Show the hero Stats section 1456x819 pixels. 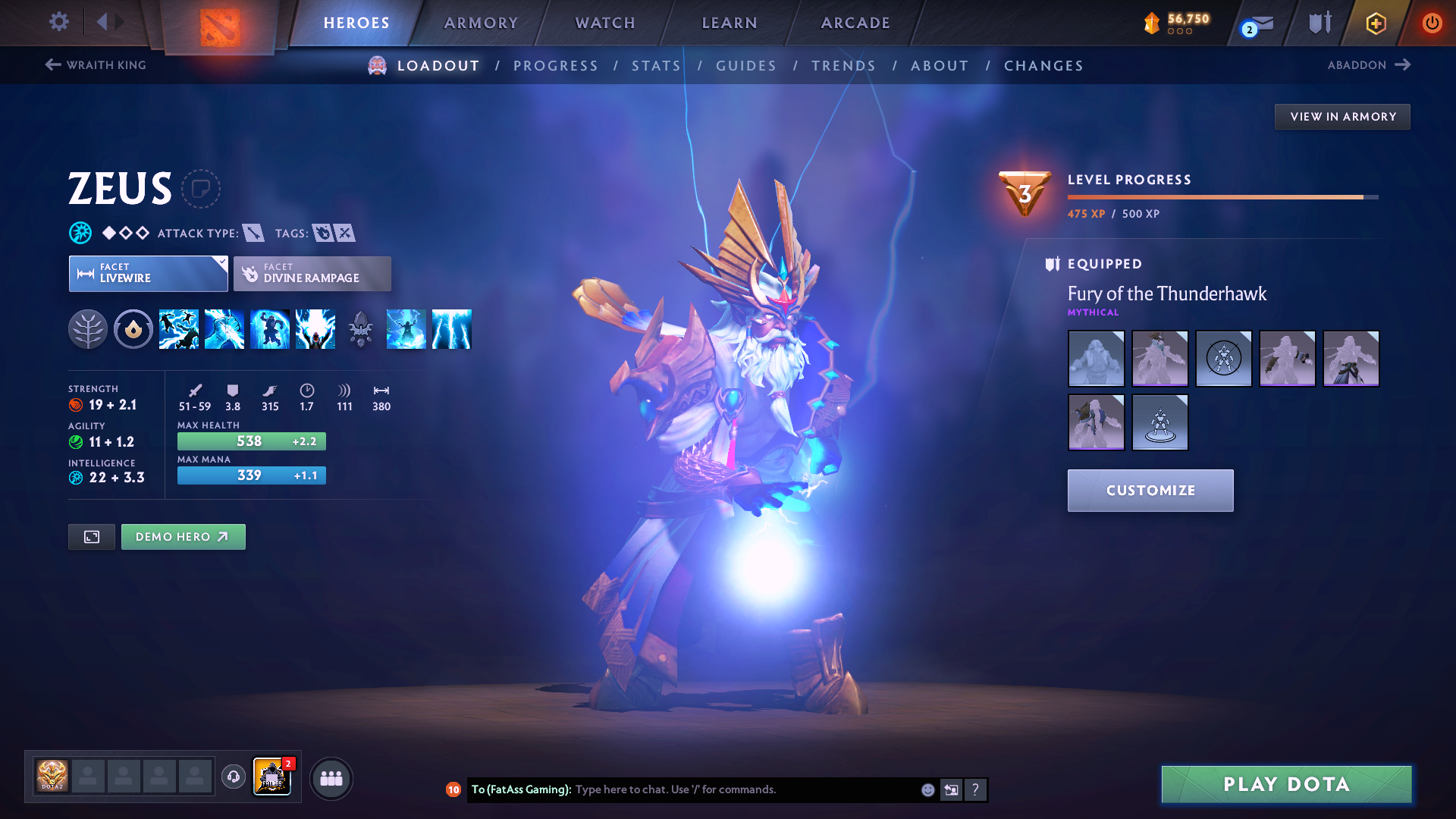coord(656,66)
